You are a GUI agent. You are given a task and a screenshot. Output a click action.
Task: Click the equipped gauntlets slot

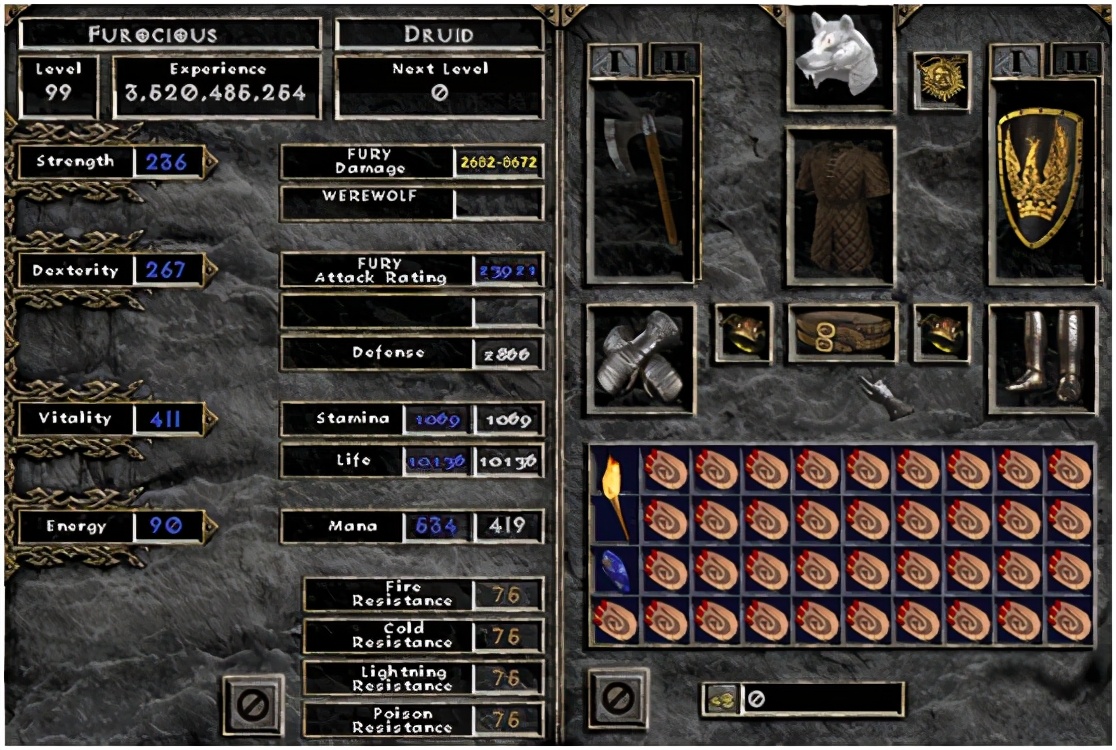pos(641,358)
